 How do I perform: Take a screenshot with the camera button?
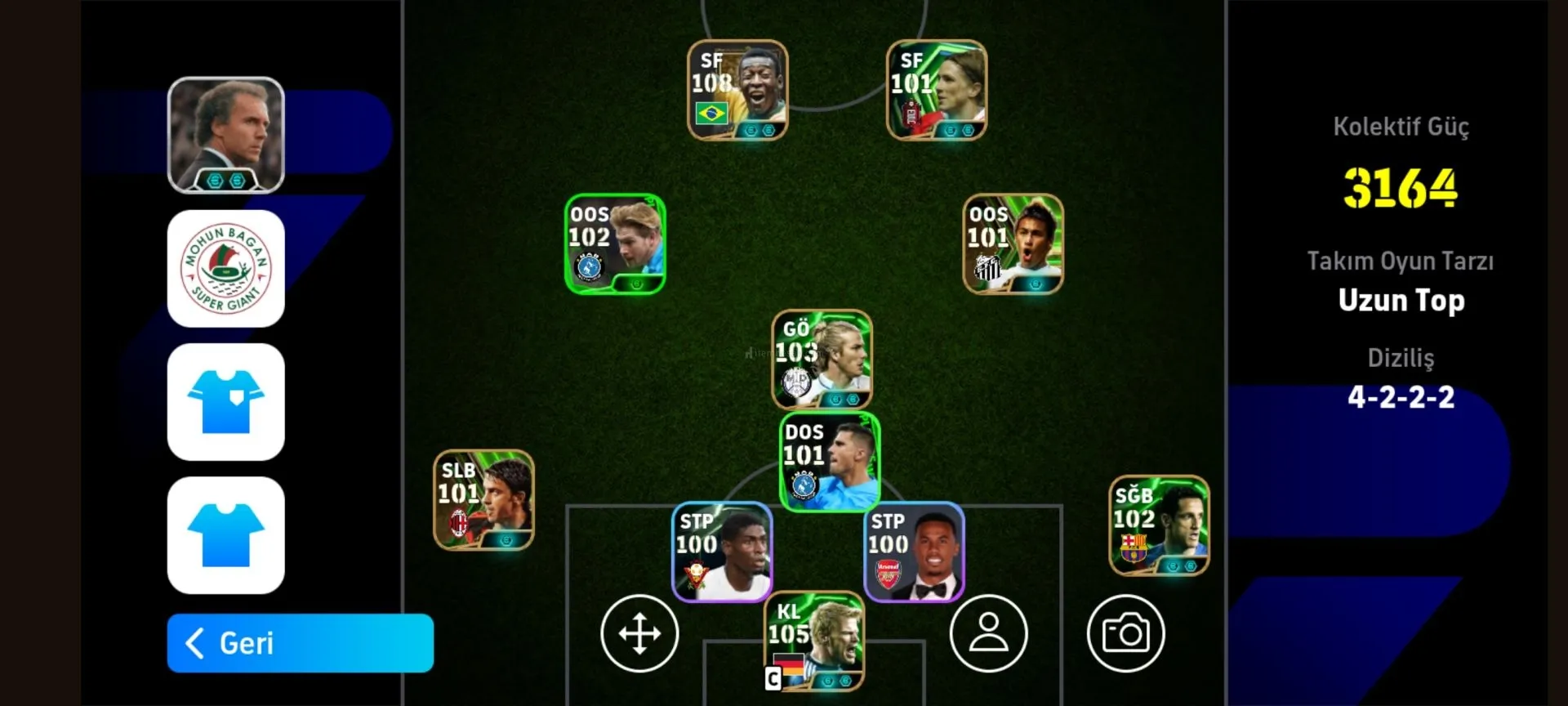(1125, 633)
